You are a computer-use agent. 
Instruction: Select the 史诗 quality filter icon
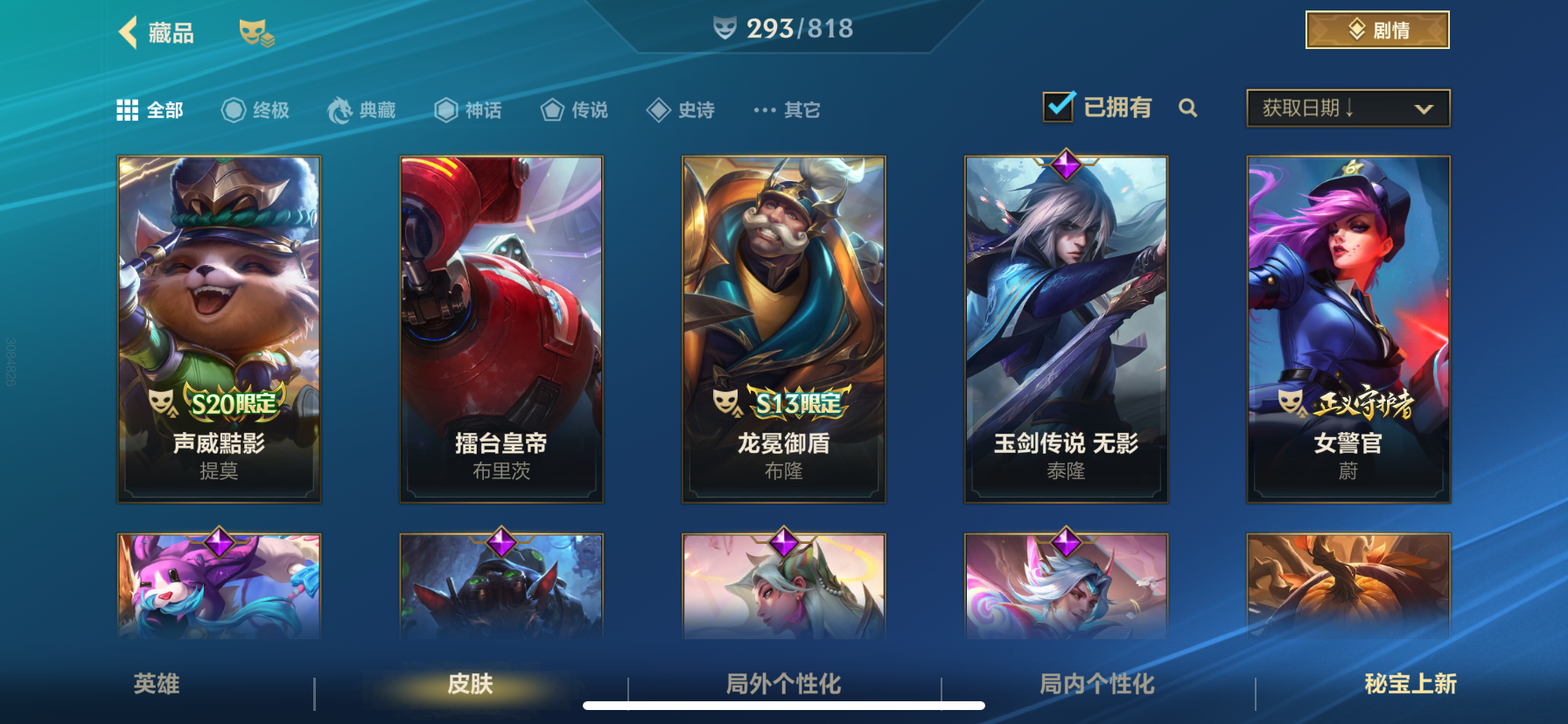(x=659, y=109)
